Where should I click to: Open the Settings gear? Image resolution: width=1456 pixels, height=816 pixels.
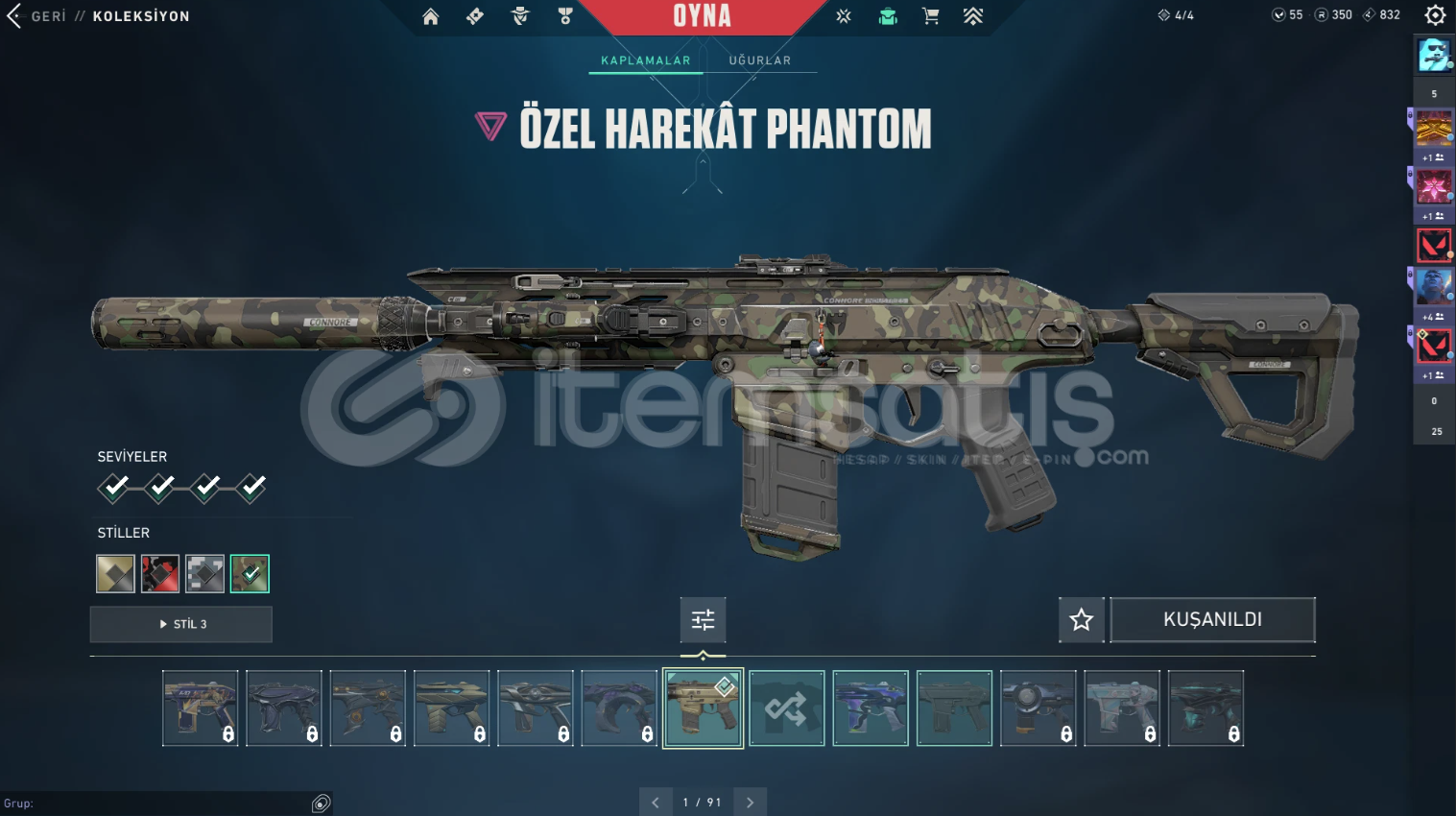[x=1435, y=14]
